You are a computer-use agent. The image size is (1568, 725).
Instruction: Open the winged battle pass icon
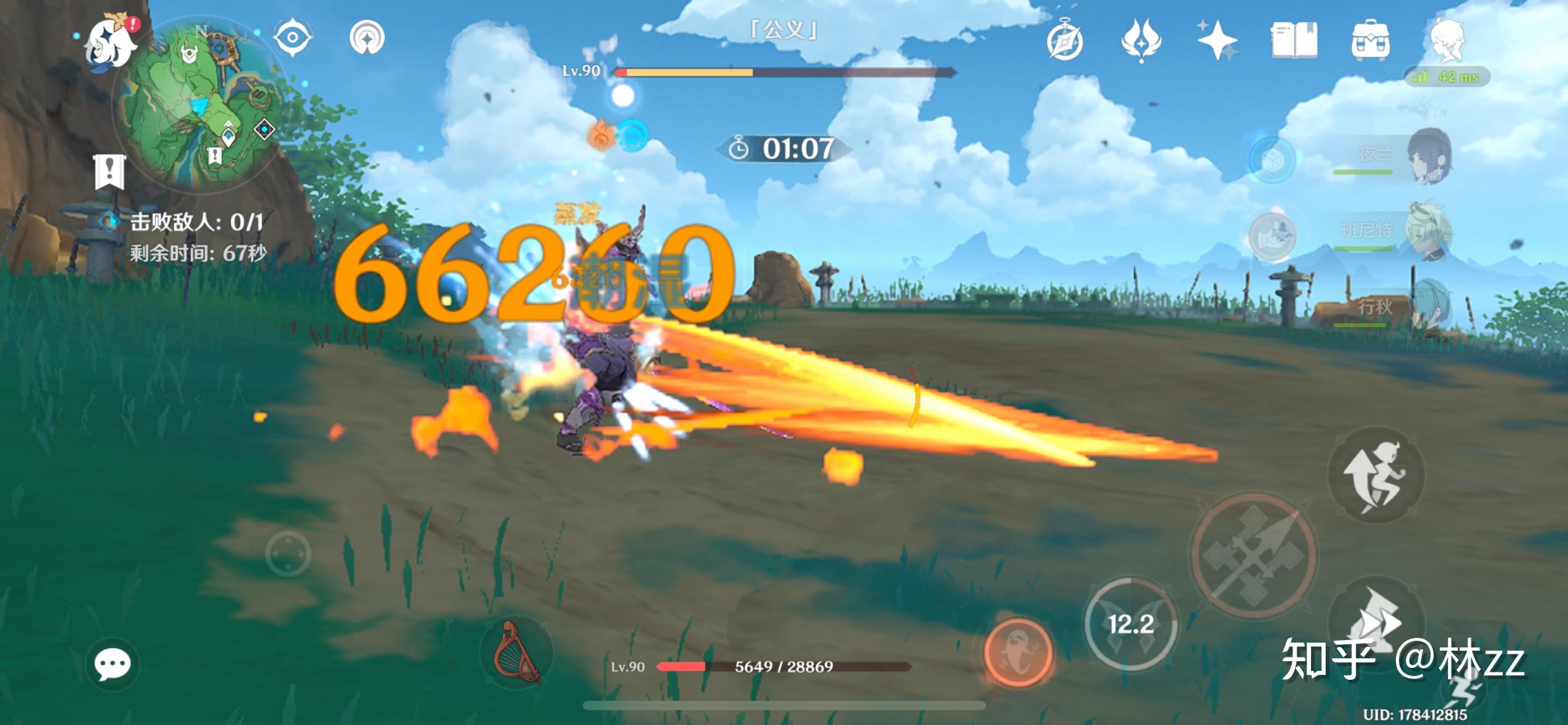pyautogui.click(x=1141, y=41)
